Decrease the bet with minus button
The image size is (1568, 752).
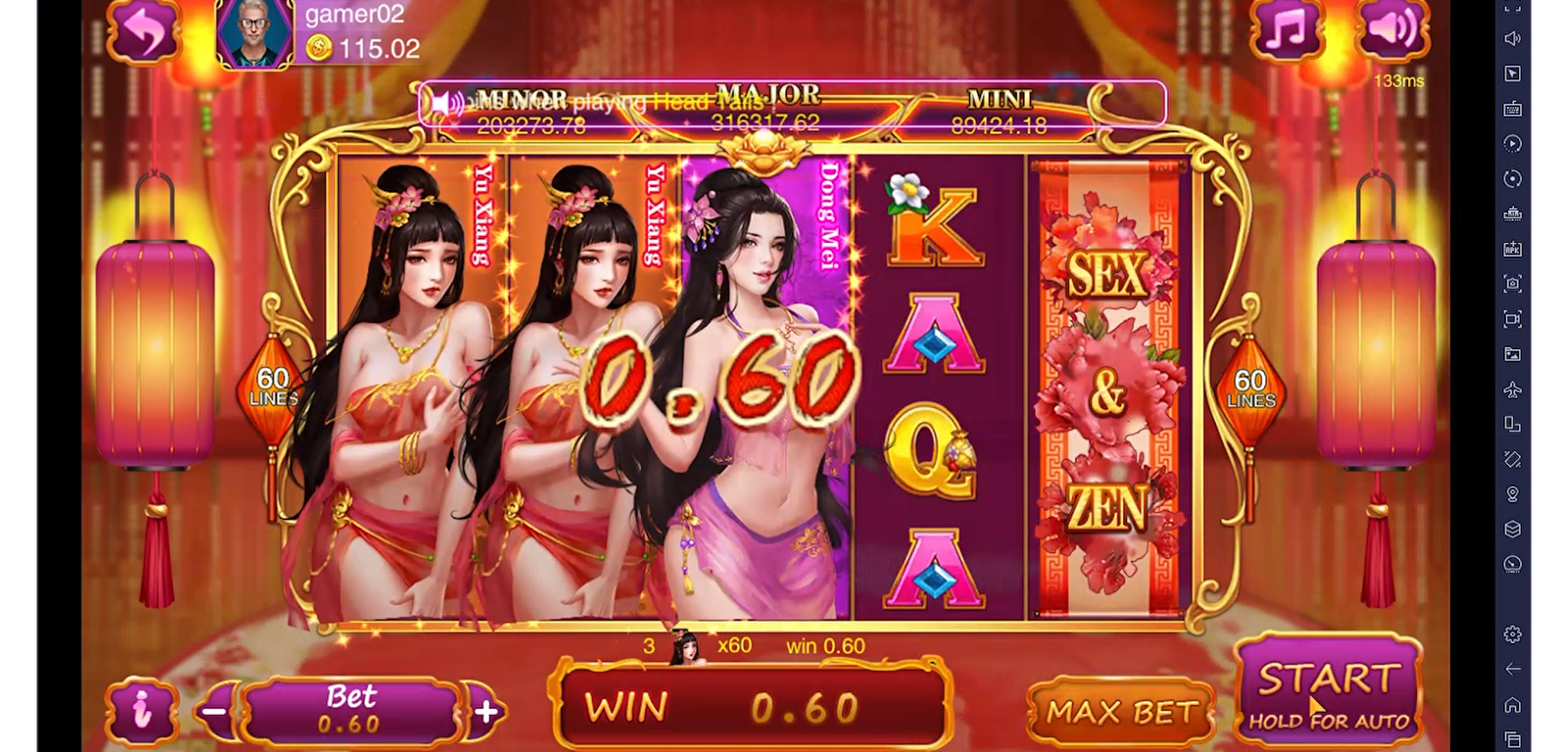pyautogui.click(x=217, y=711)
